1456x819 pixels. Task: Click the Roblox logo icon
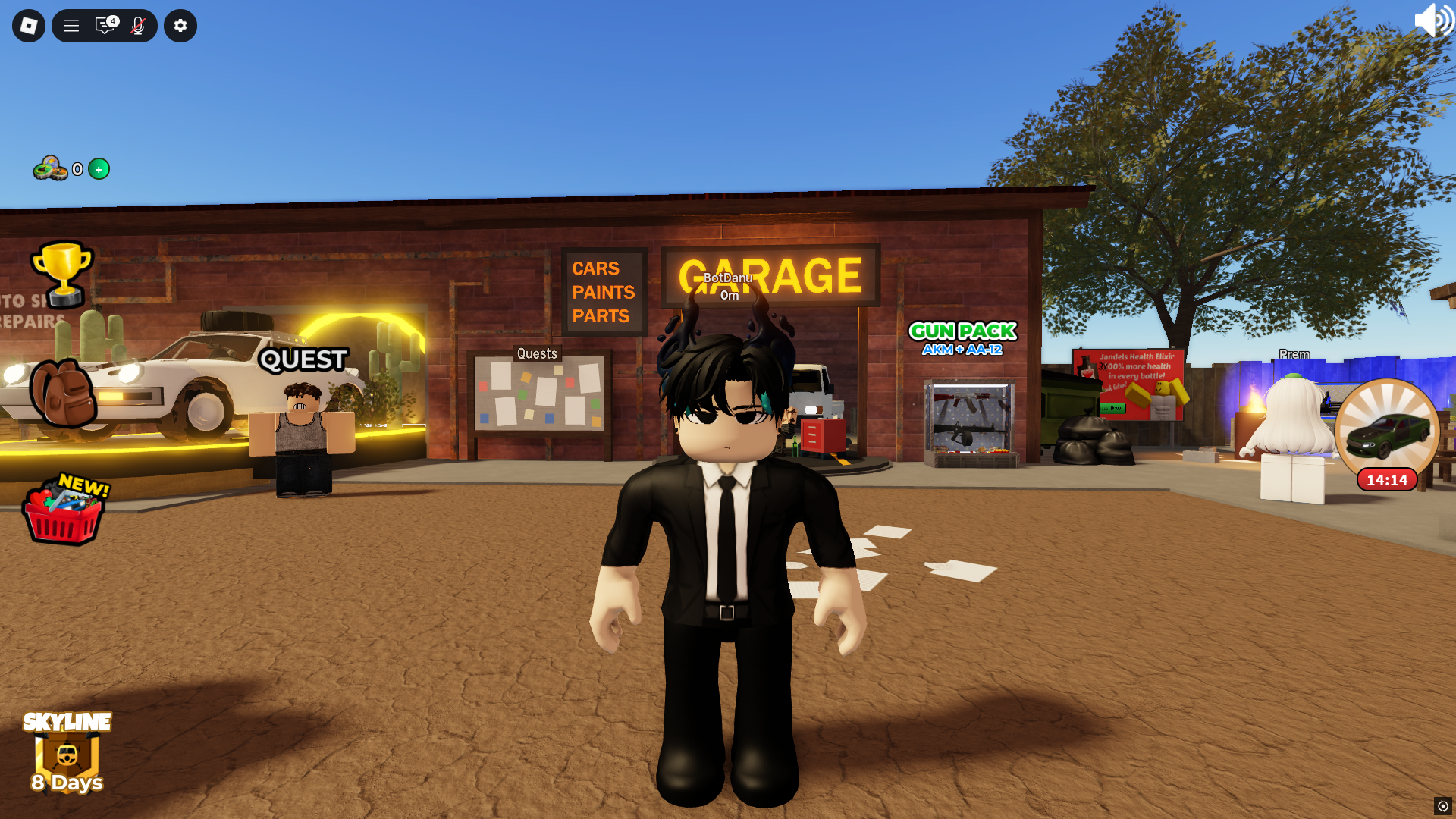(28, 25)
